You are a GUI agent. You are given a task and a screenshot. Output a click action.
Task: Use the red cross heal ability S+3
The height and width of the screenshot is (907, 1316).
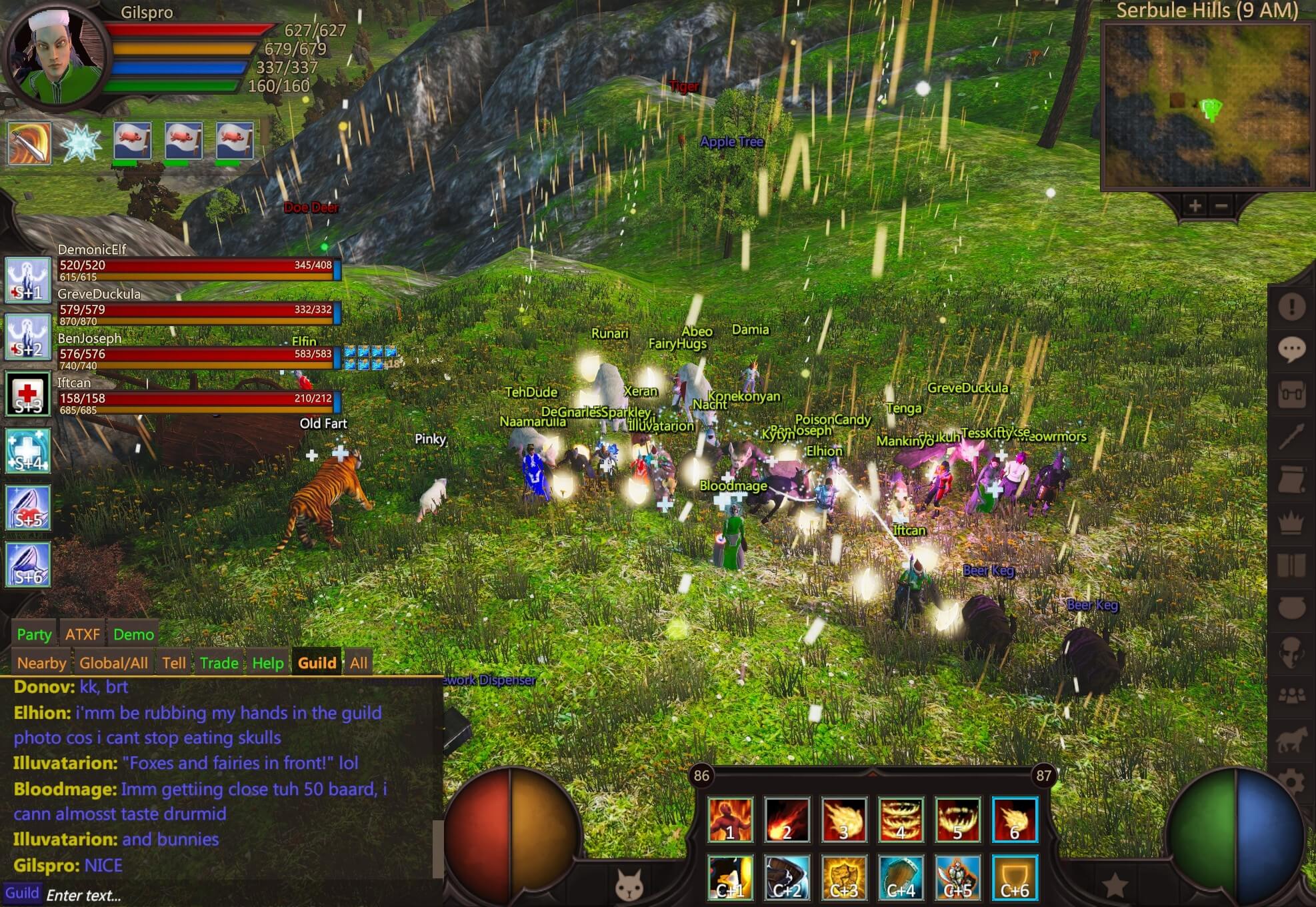[x=28, y=394]
